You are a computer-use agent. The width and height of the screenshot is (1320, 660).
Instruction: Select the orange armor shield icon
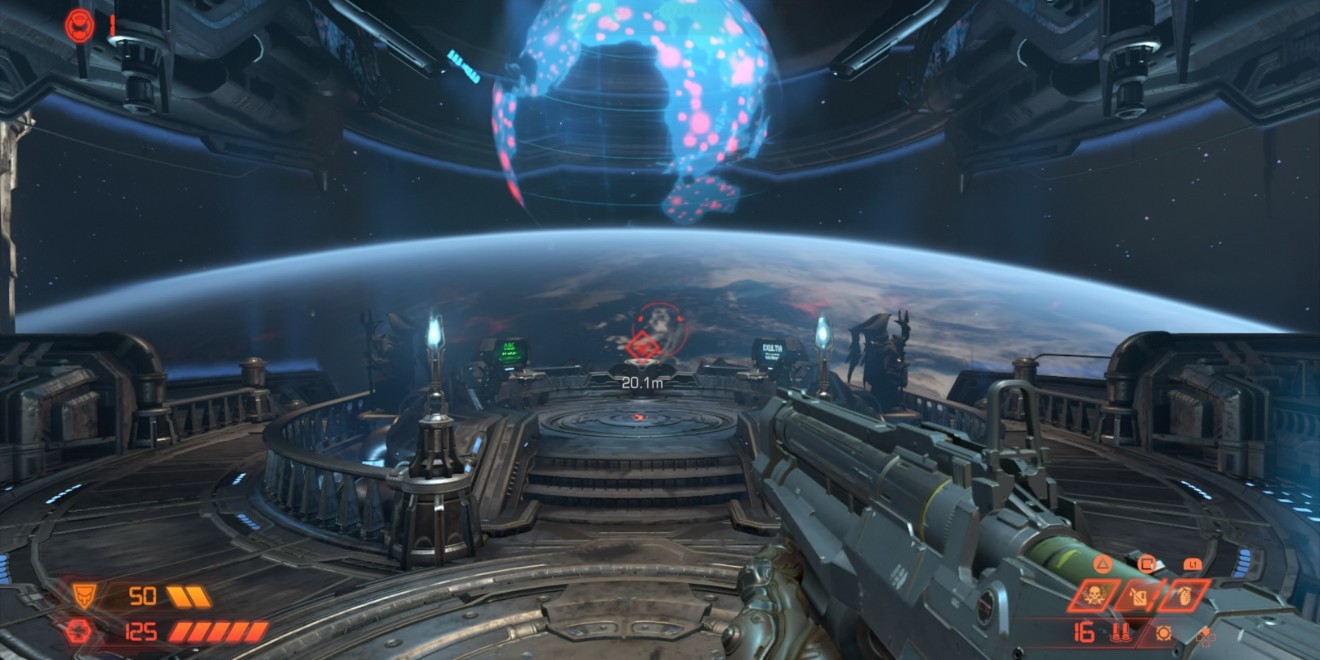point(84,596)
